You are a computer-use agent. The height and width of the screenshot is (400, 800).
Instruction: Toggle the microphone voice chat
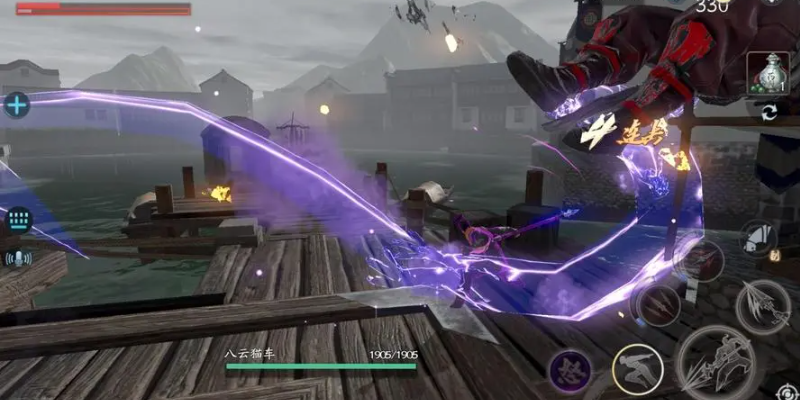tap(17, 259)
